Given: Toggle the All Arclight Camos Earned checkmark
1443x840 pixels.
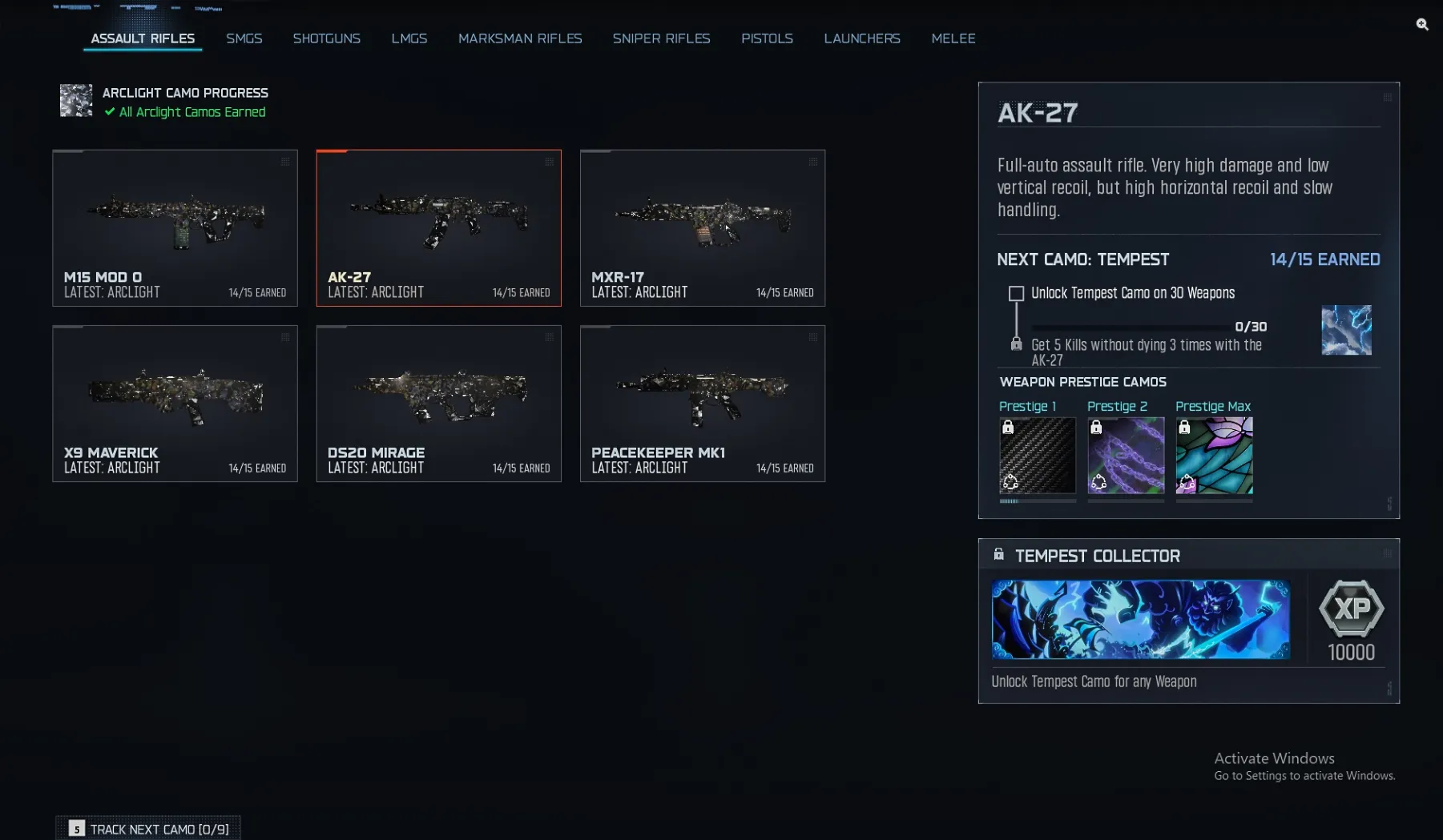Looking at the screenshot, I should pos(109,112).
